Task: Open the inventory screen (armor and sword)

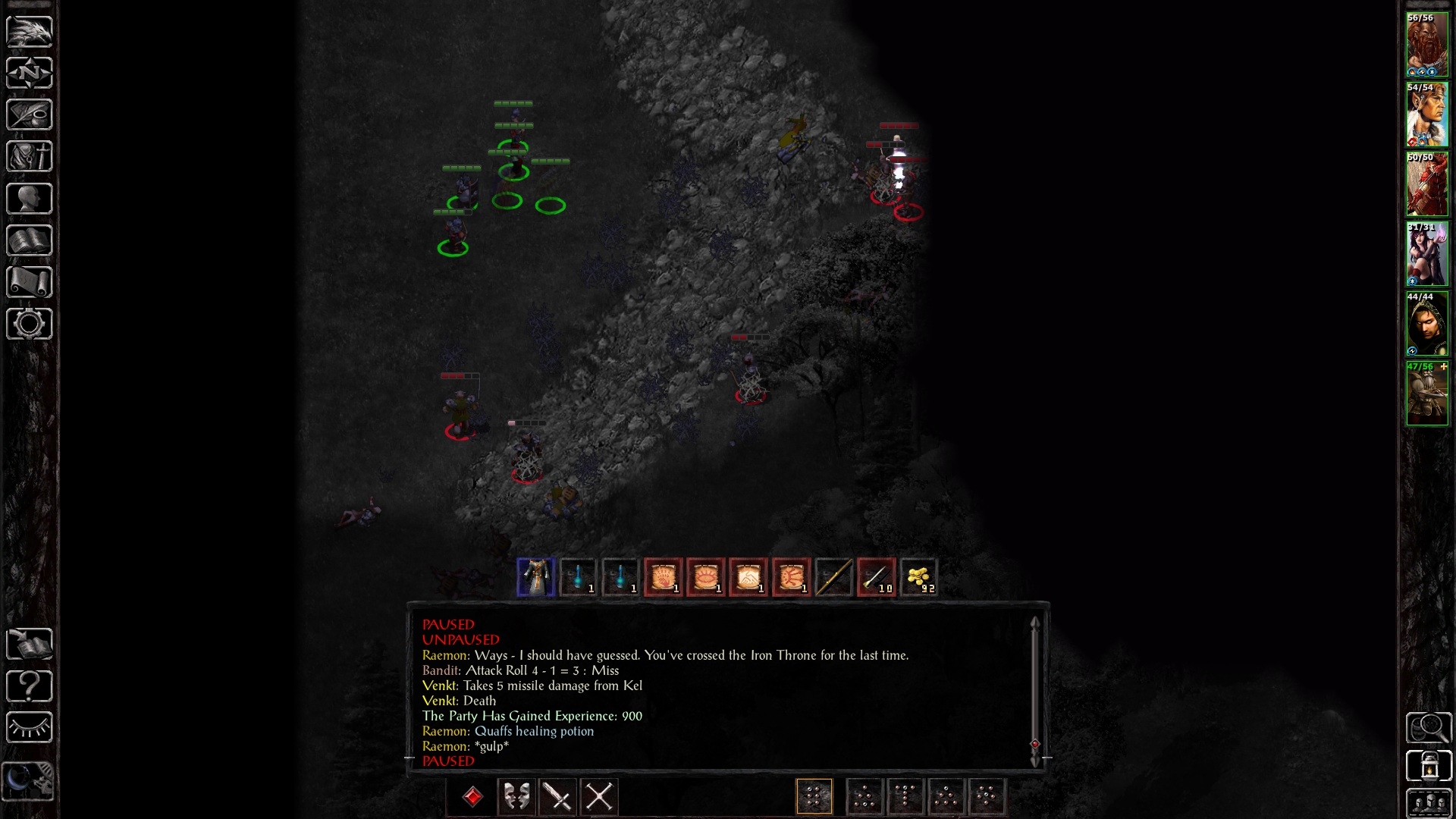Action: 29,157
